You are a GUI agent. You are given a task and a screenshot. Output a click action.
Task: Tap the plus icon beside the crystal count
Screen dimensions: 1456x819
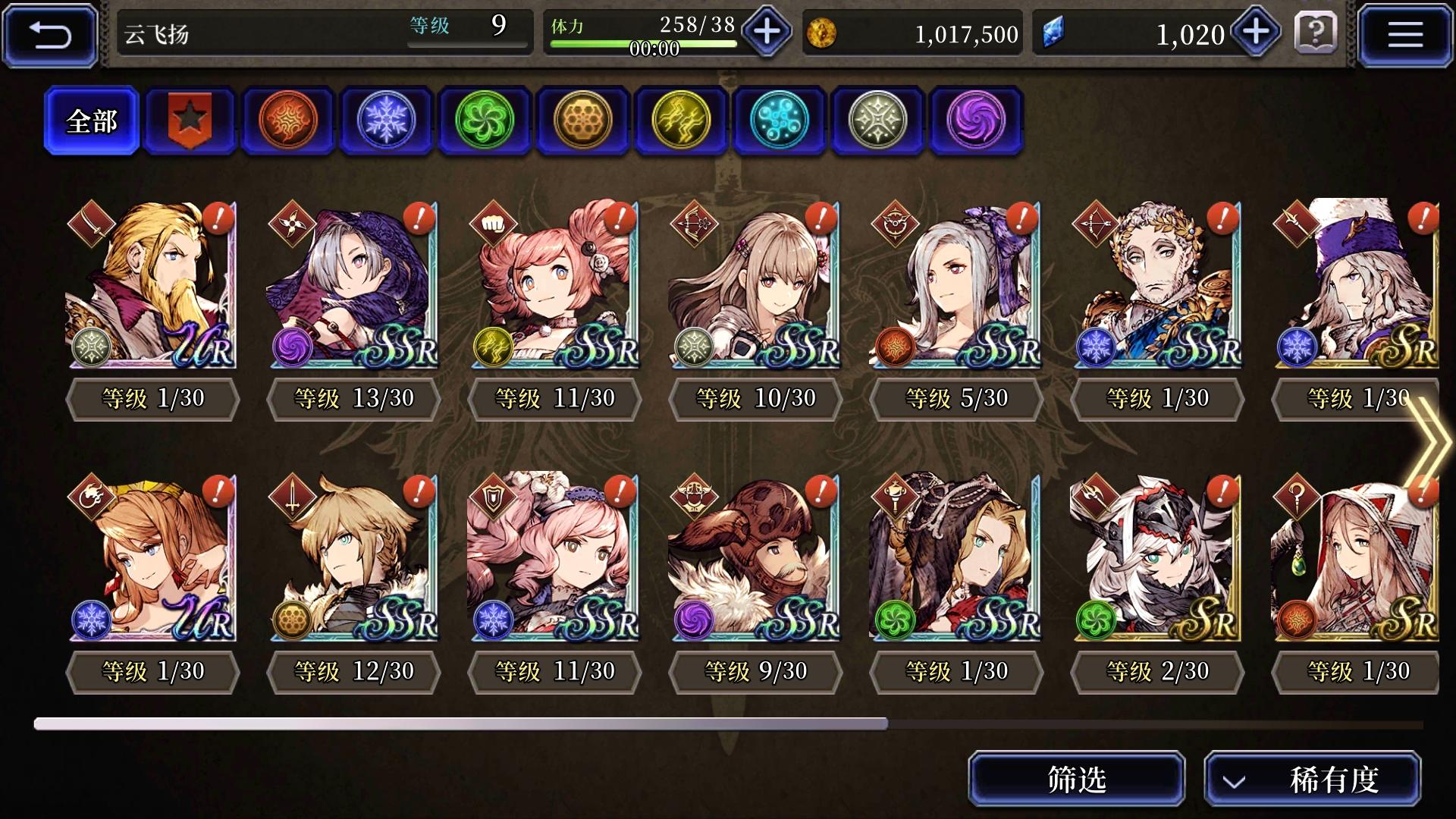(x=1255, y=33)
